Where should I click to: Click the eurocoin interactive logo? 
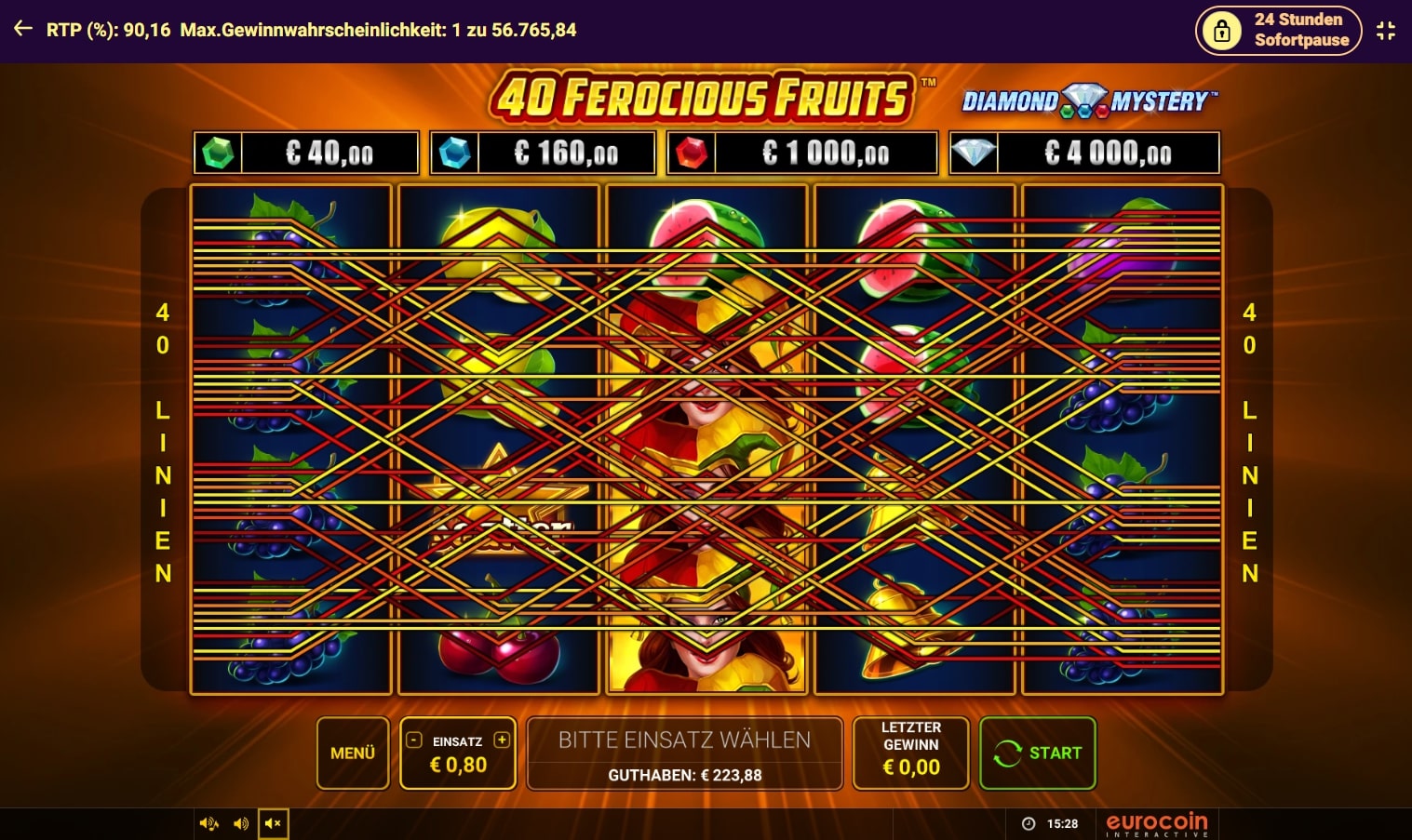click(1156, 823)
